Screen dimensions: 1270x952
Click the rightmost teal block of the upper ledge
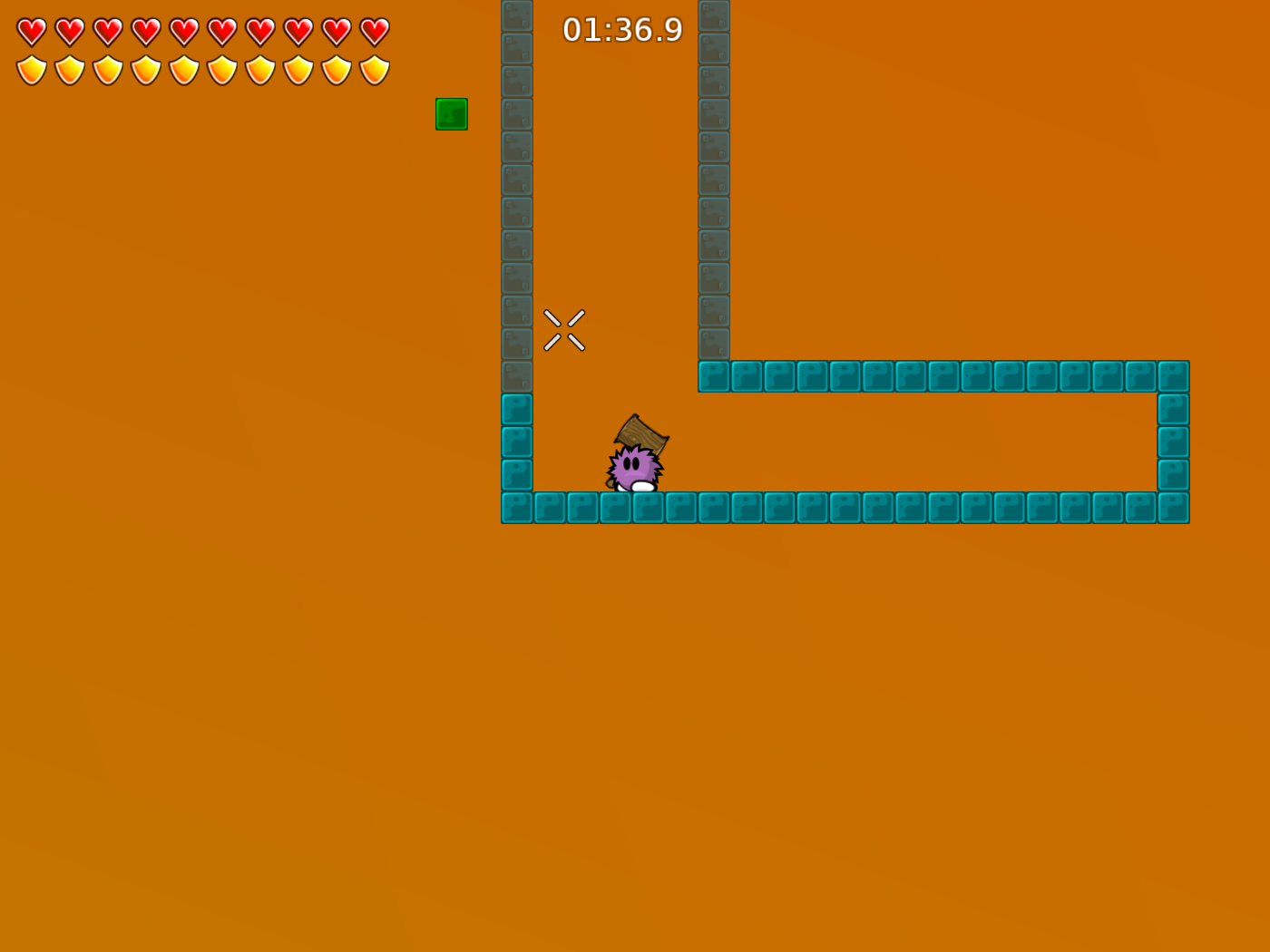(x=1174, y=376)
